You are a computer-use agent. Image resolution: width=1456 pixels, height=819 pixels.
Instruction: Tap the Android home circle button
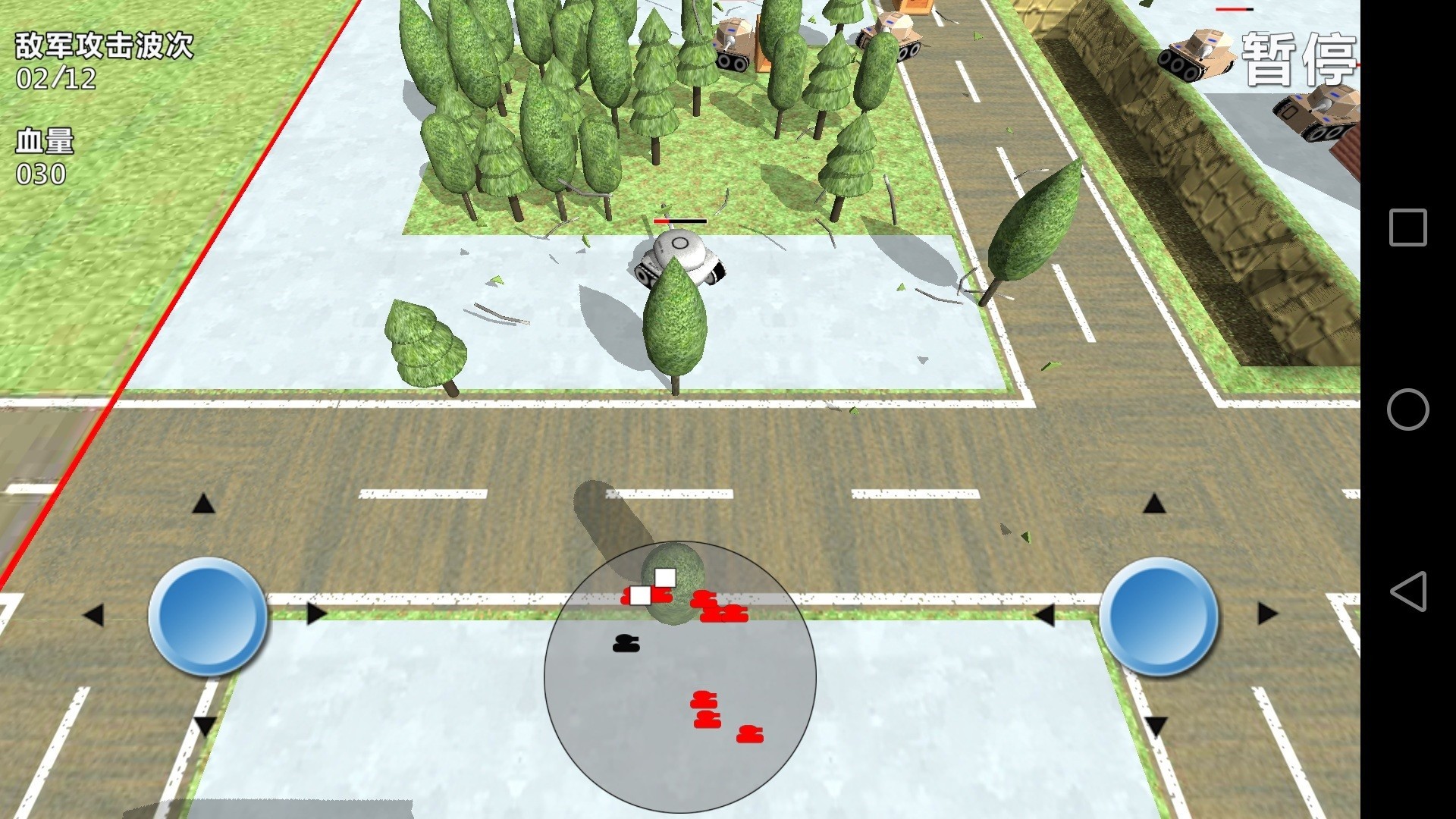point(1407,409)
